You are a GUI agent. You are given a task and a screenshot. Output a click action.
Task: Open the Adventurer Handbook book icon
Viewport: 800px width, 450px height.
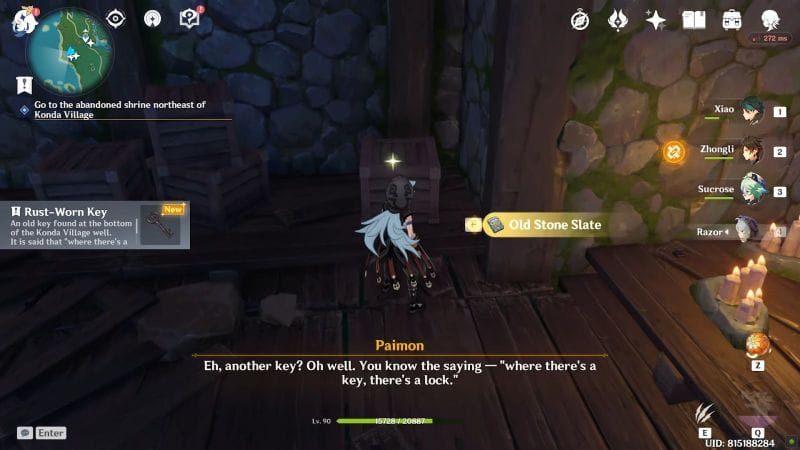[694, 19]
